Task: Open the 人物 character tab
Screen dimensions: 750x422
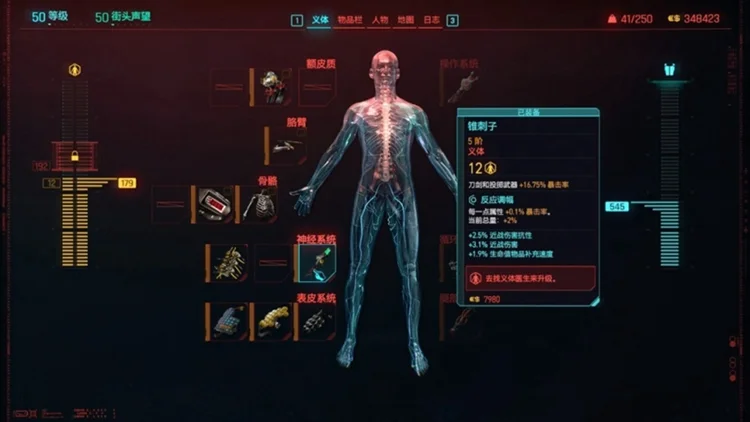Action: pyautogui.click(x=379, y=20)
